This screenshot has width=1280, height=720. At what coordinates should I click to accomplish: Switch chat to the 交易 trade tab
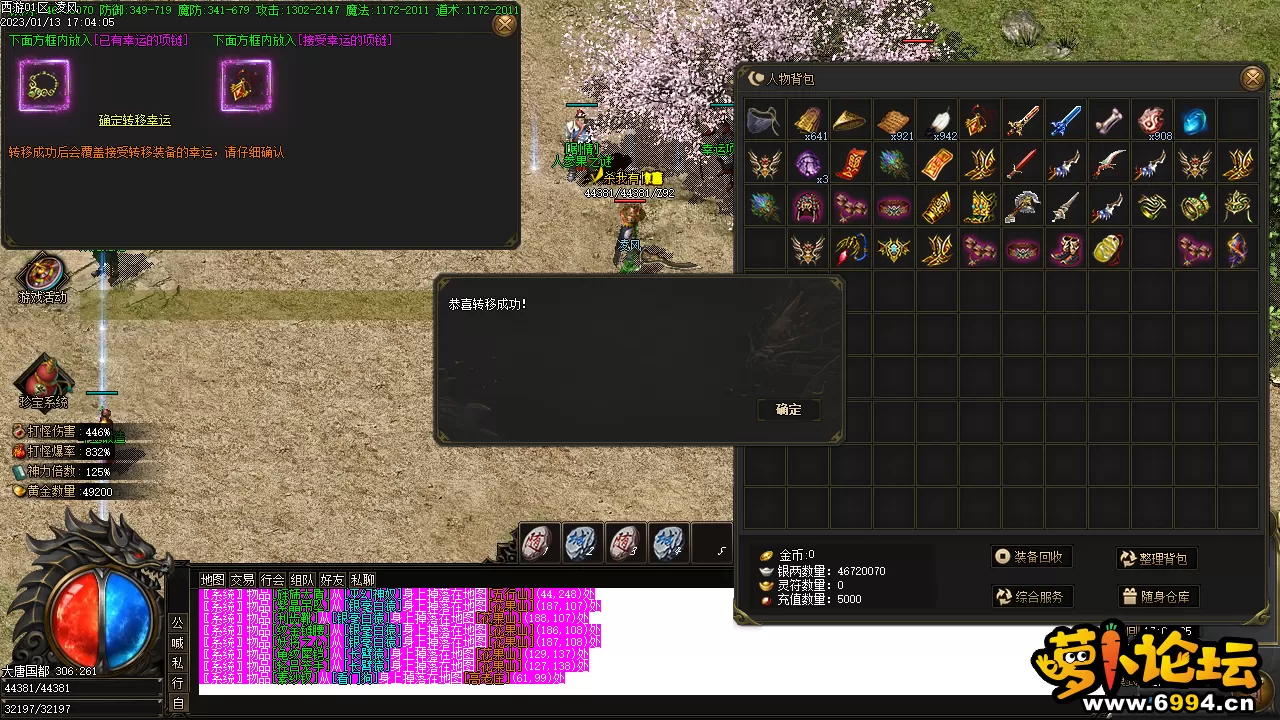[x=242, y=580]
